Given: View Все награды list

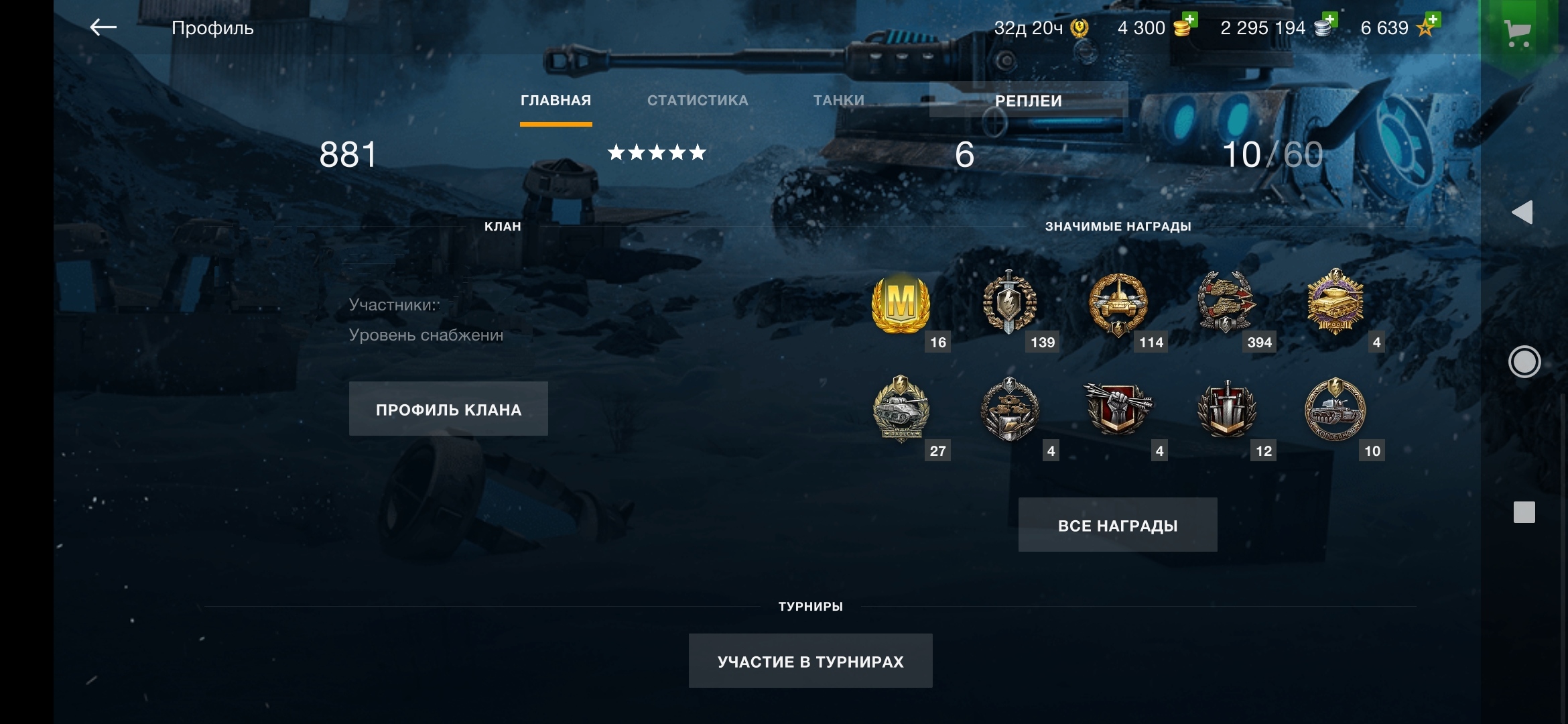Looking at the screenshot, I should 1117,525.
